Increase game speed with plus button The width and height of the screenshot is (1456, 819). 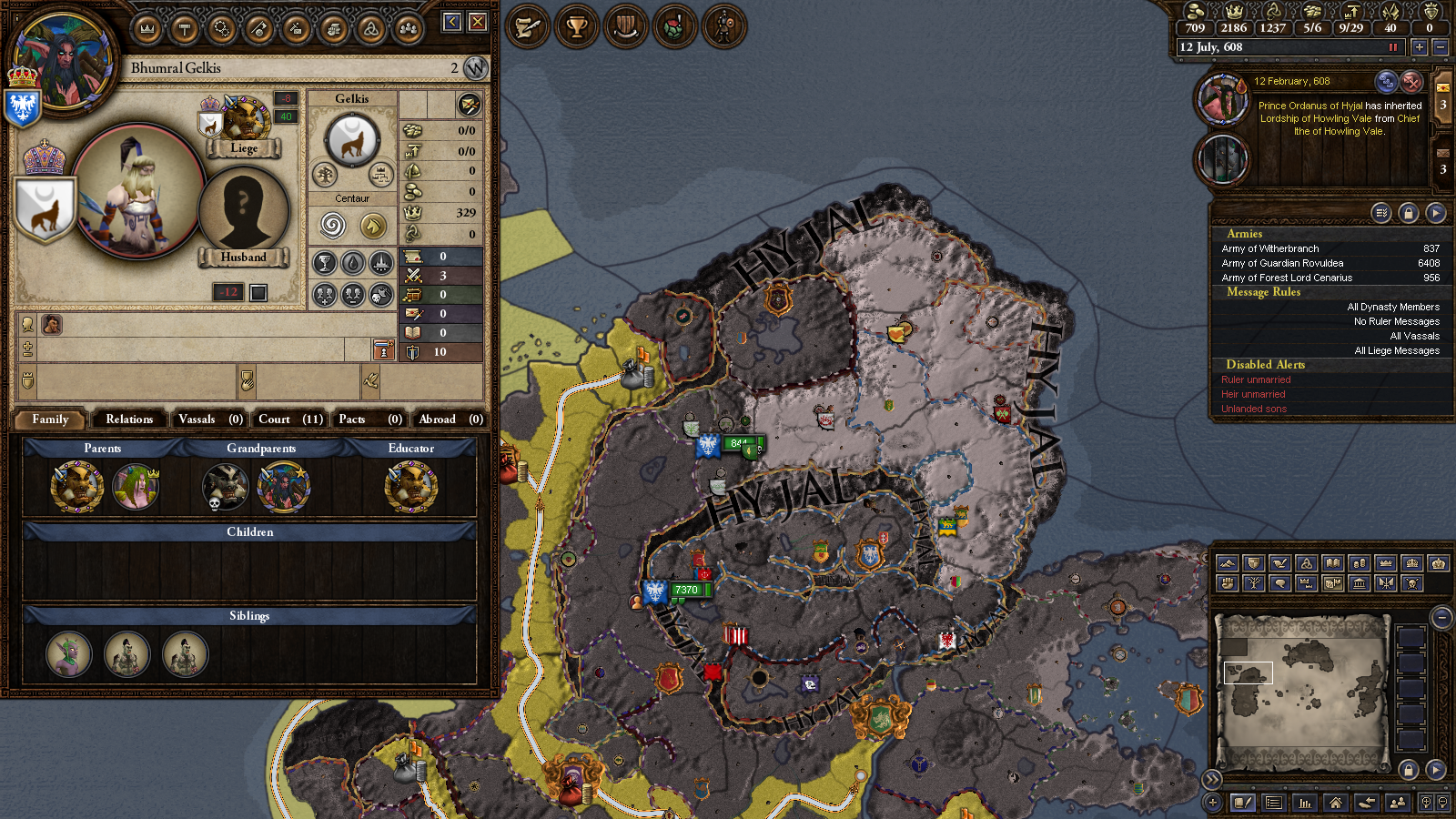(1419, 47)
